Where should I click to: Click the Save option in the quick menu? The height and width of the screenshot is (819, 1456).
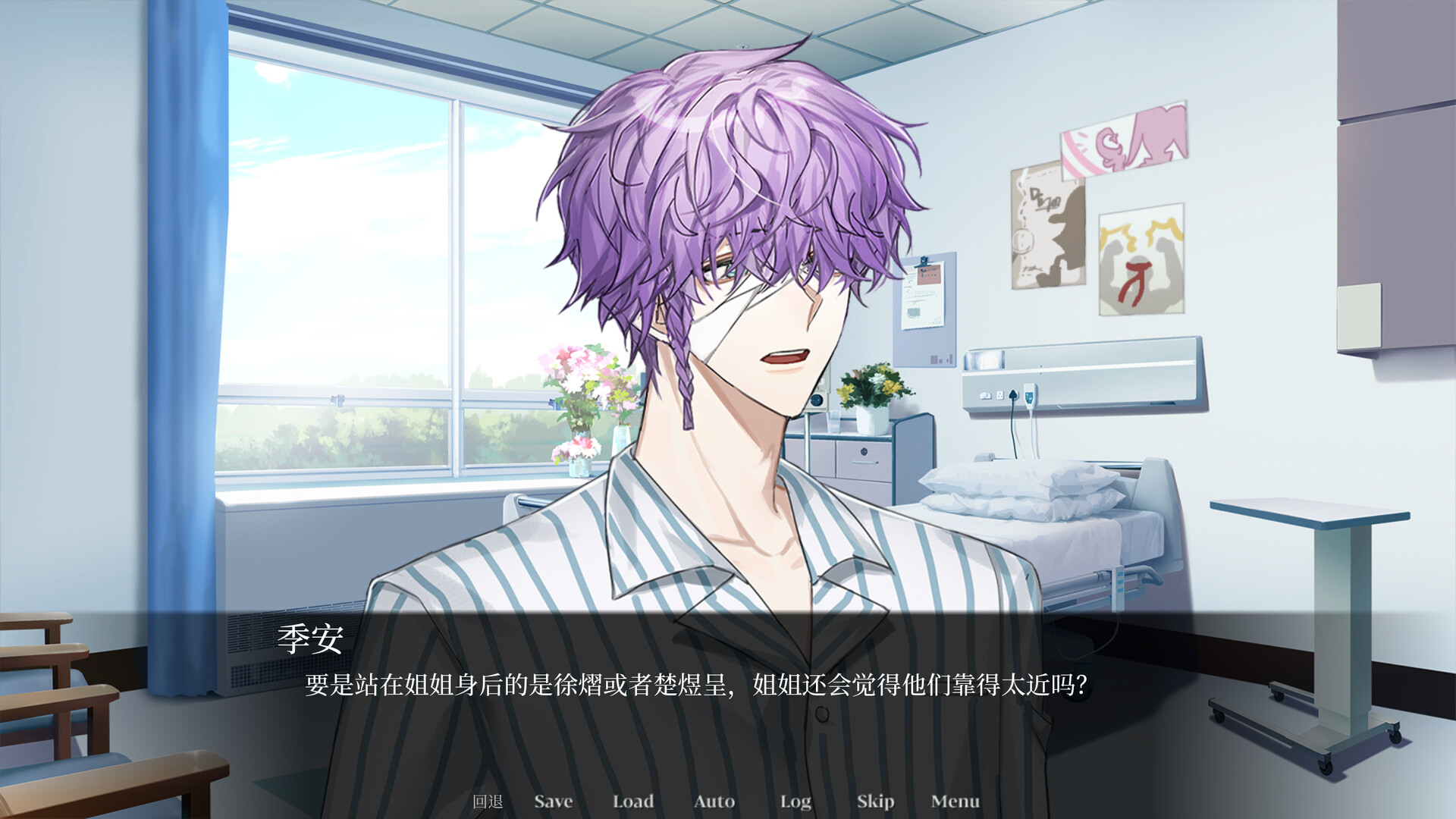[x=553, y=801]
